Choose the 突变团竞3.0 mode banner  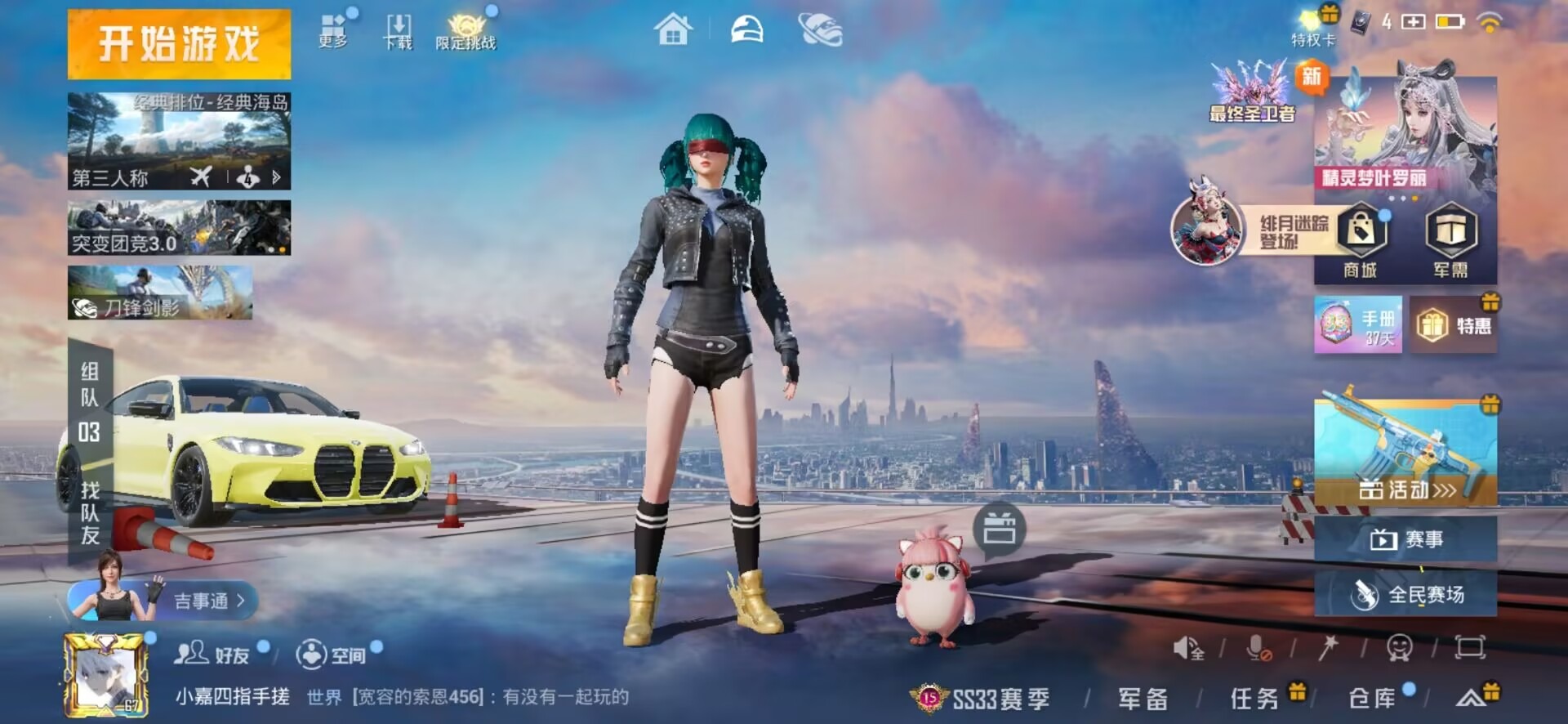[x=179, y=228]
